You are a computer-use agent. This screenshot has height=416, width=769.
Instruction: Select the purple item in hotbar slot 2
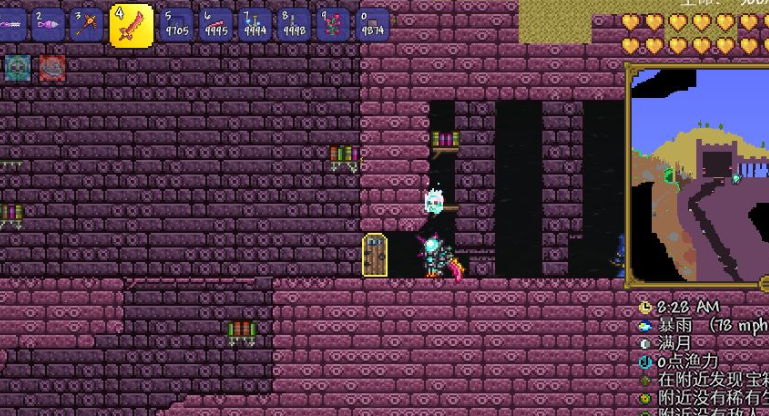pos(47,24)
